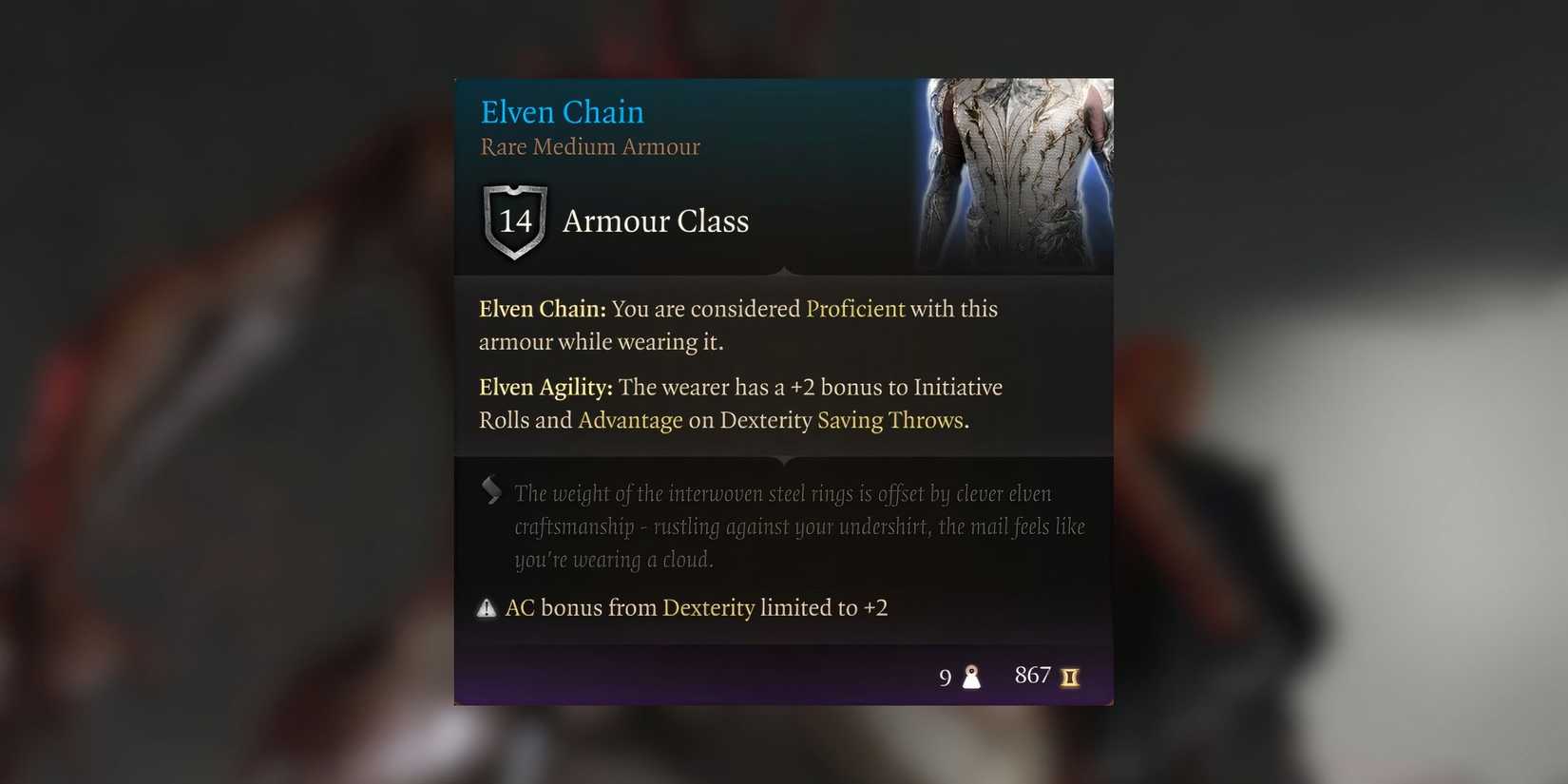Click the Rare Medium Armour rarity label
Viewport: 1568px width, 784px height.
pyautogui.click(x=588, y=146)
